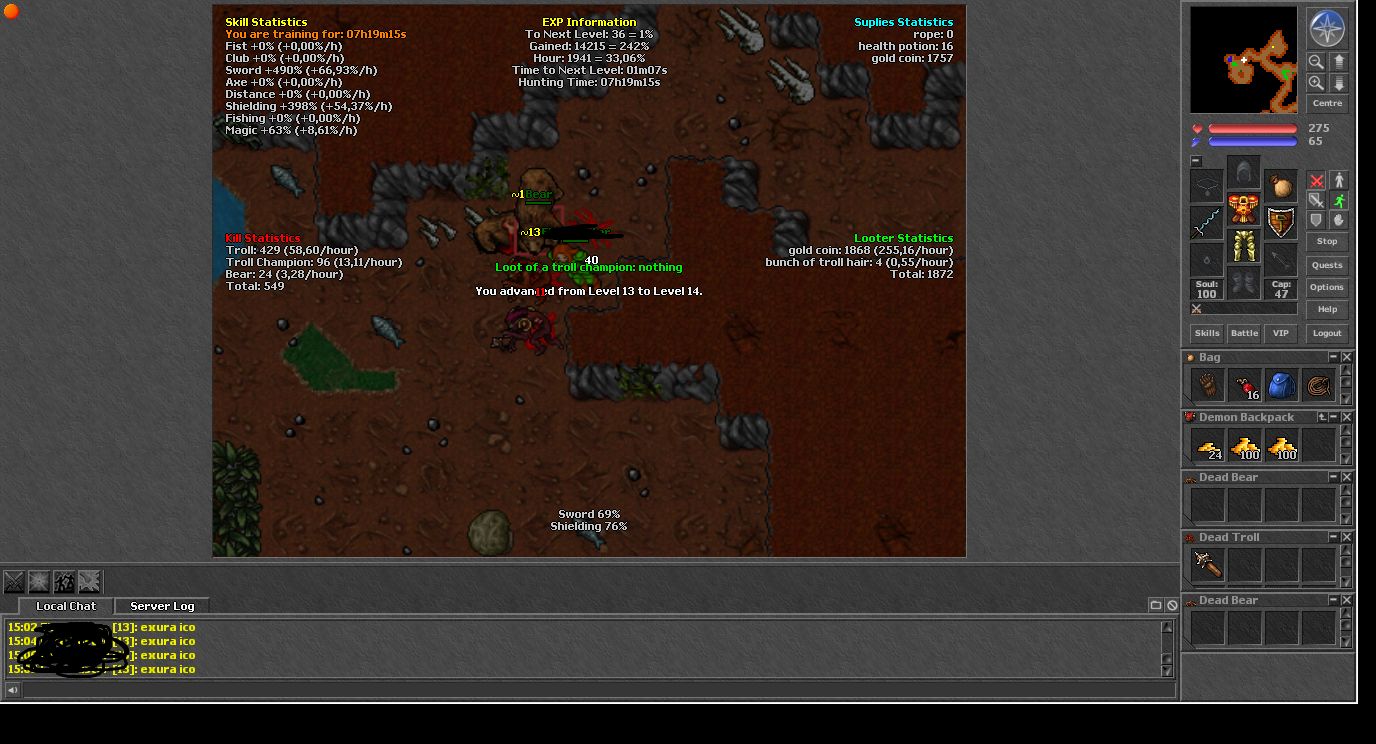Switch to the Server Log tab
The height and width of the screenshot is (744, 1376).
click(x=162, y=606)
